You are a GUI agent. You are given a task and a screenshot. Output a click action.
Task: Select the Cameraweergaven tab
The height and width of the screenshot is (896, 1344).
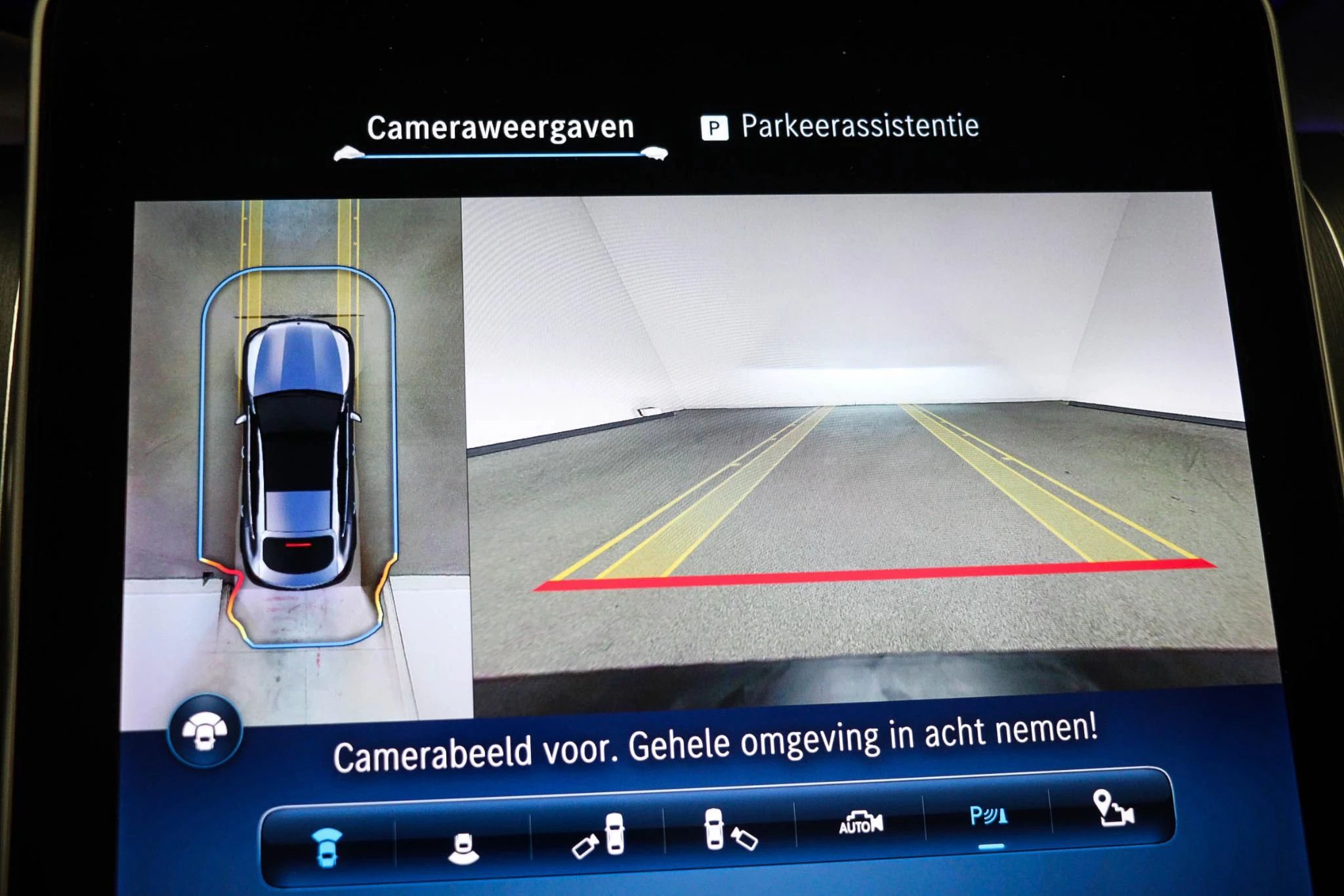pos(501,126)
